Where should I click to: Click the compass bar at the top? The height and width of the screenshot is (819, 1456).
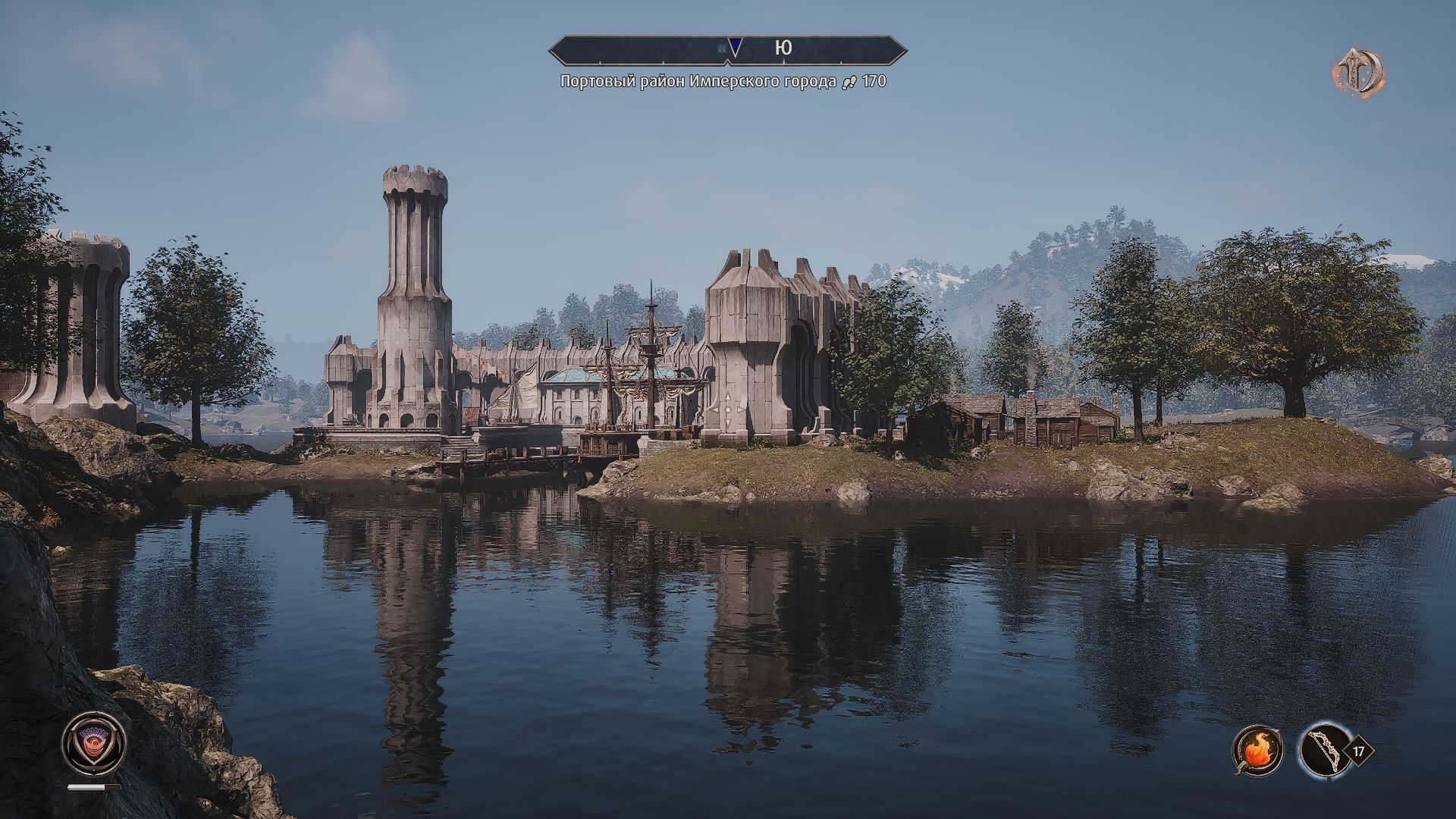point(728,49)
